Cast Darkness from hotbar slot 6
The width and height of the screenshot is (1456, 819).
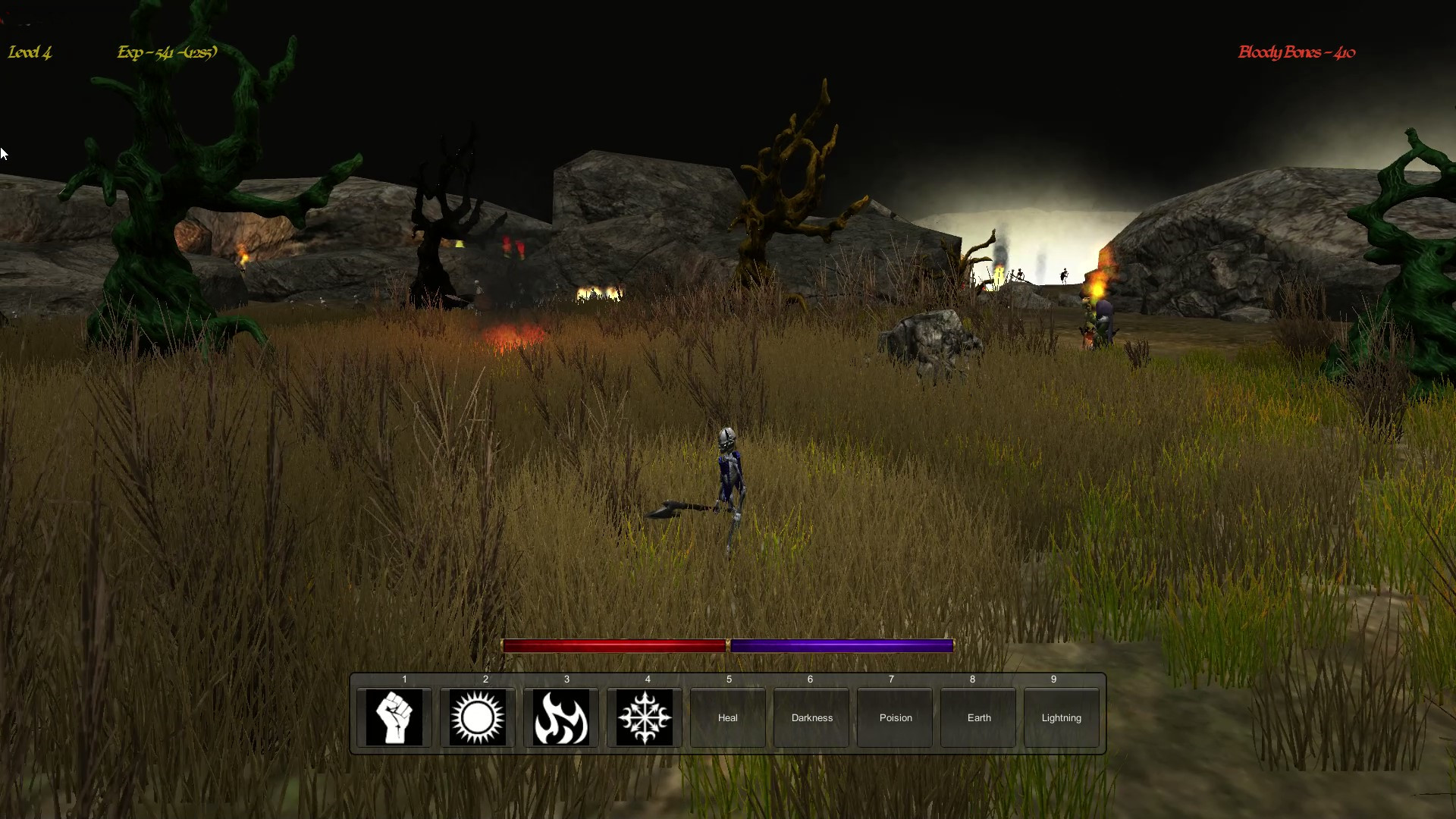811,717
